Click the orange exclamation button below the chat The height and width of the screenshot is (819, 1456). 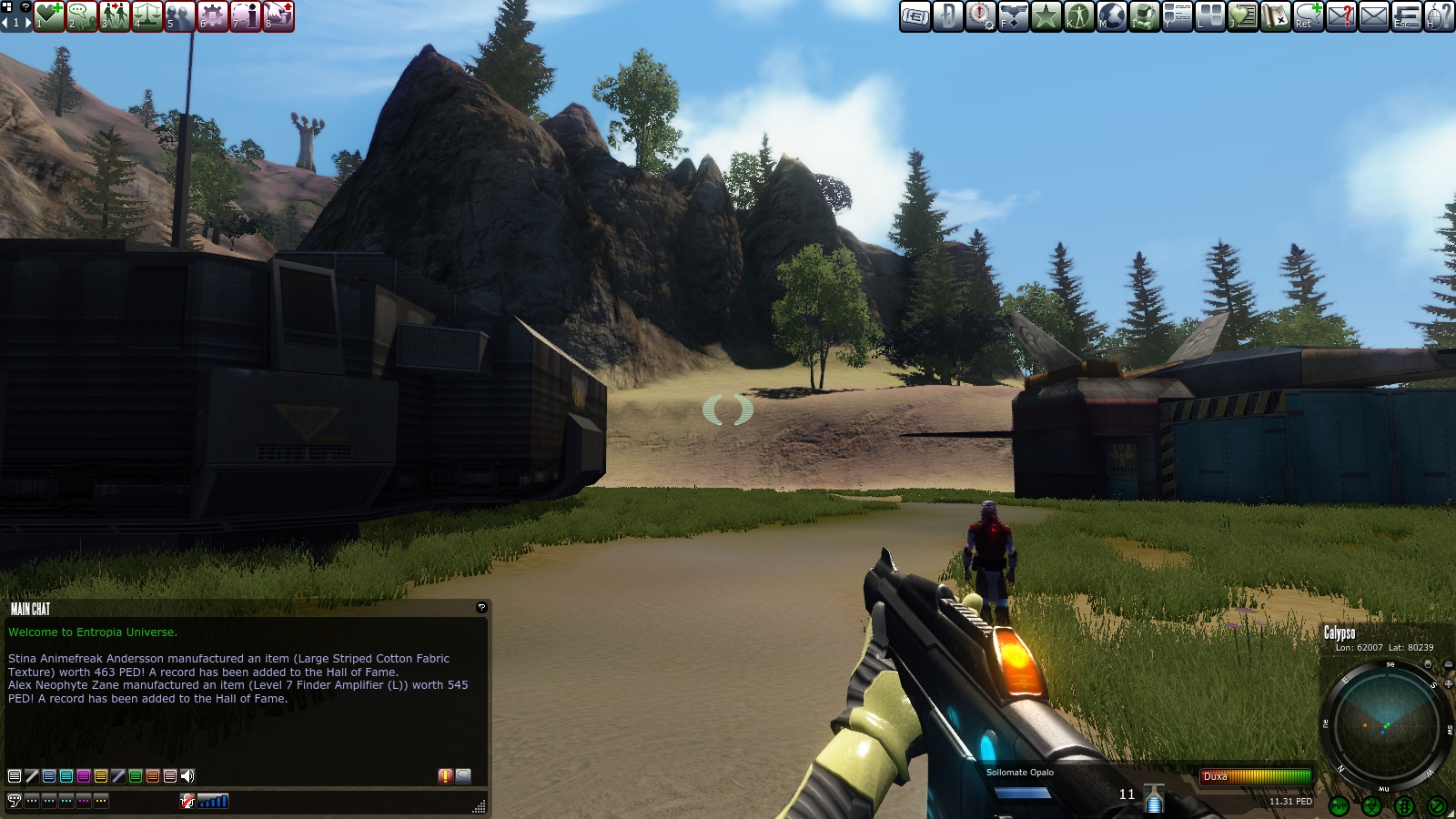pyautogui.click(x=445, y=775)
